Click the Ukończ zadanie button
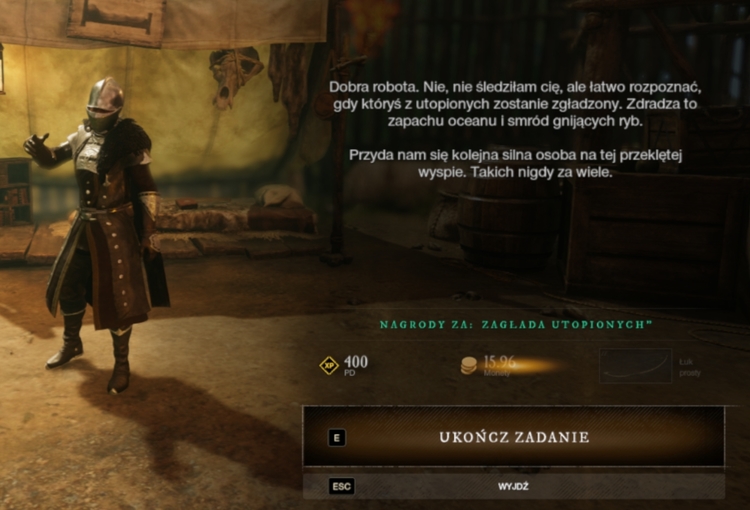This screenshot has width=750, height=510. click(514, 437)
